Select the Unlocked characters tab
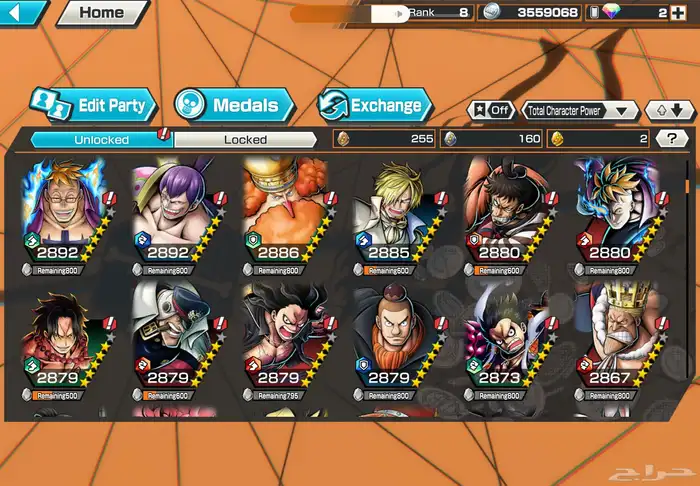This screenshot has width=700, height=486. coord(102,140)
